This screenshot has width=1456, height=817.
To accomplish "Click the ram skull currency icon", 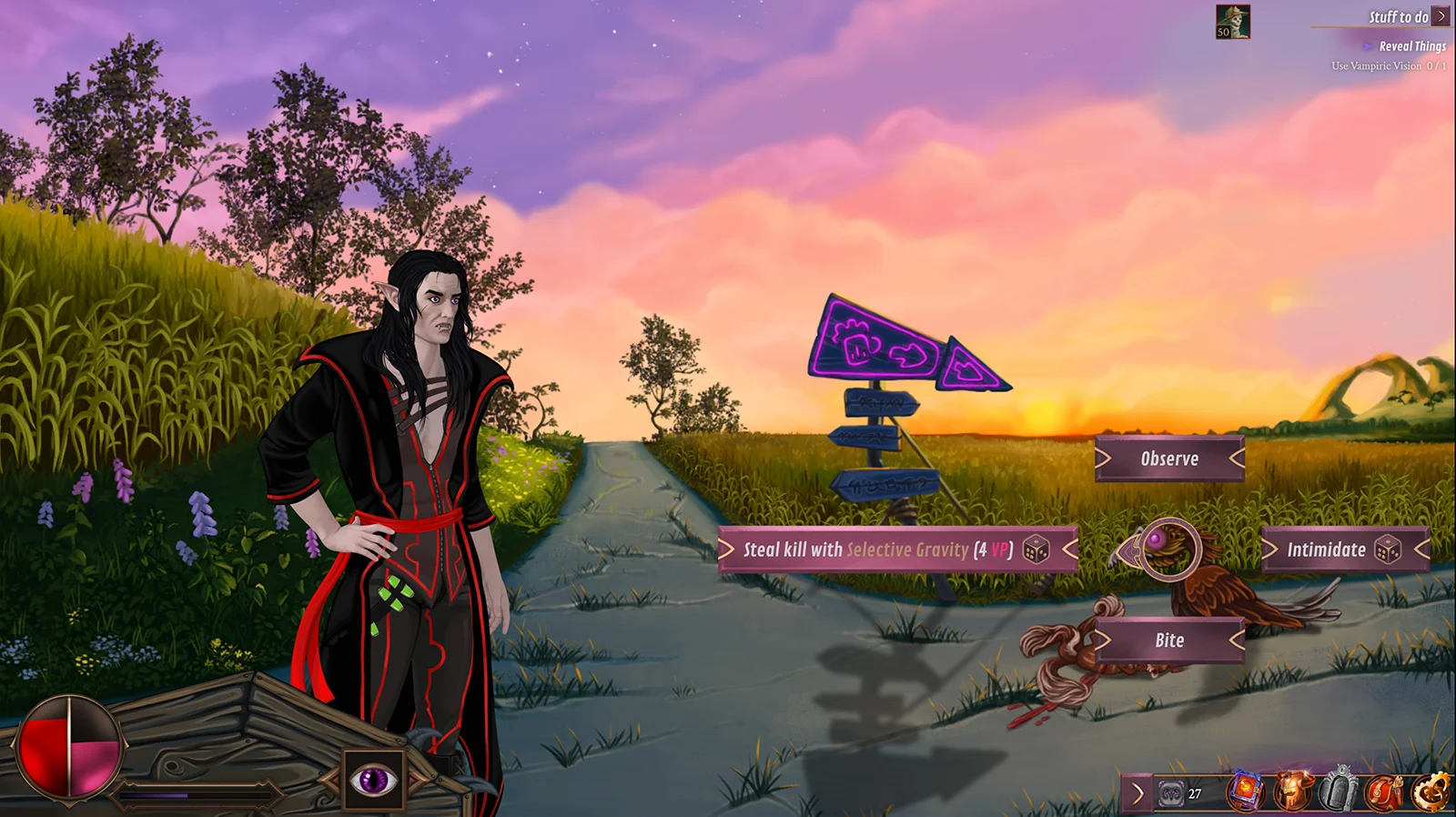I will [1171, 794].
